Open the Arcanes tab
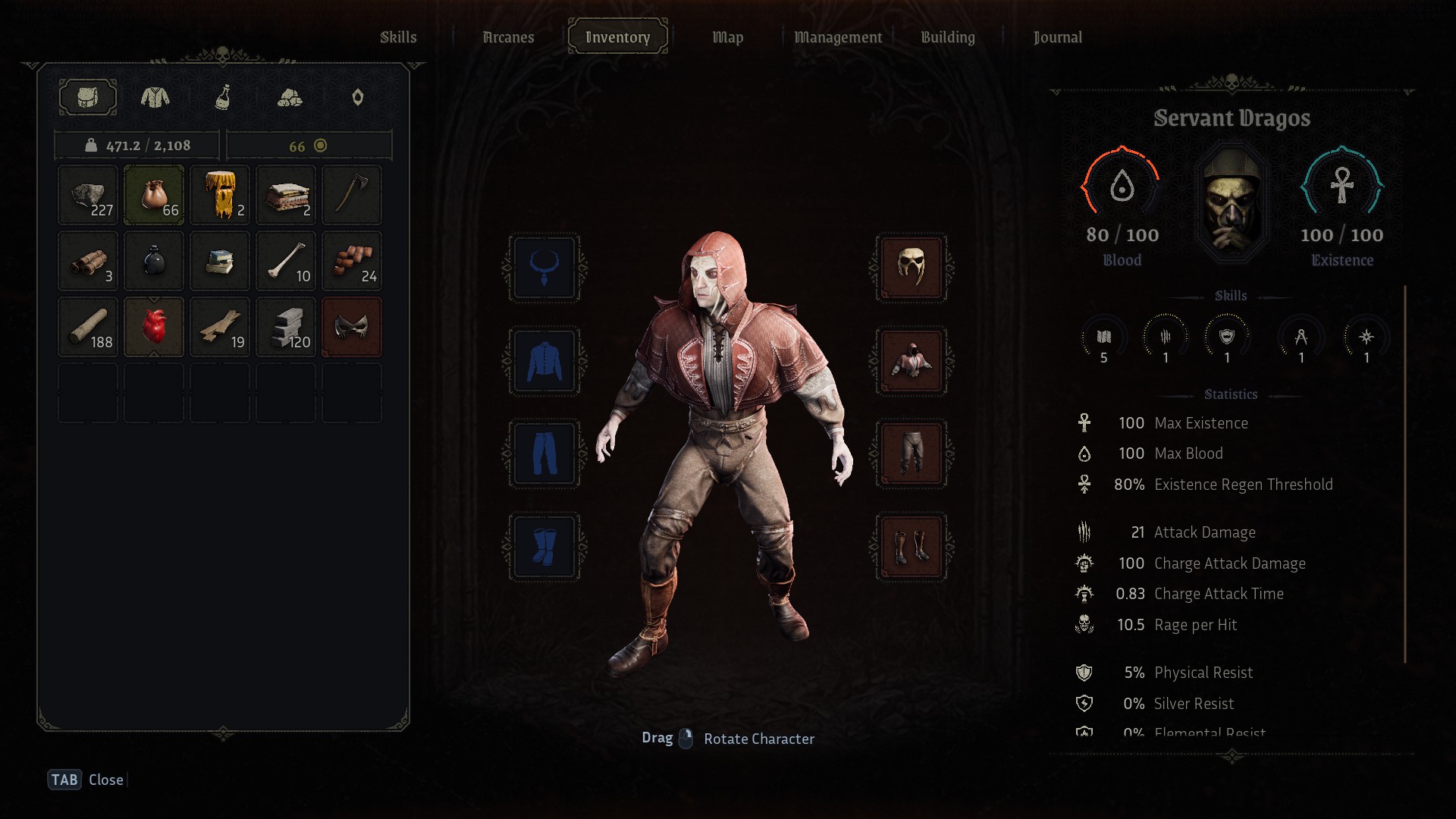 tap(508, 37)
